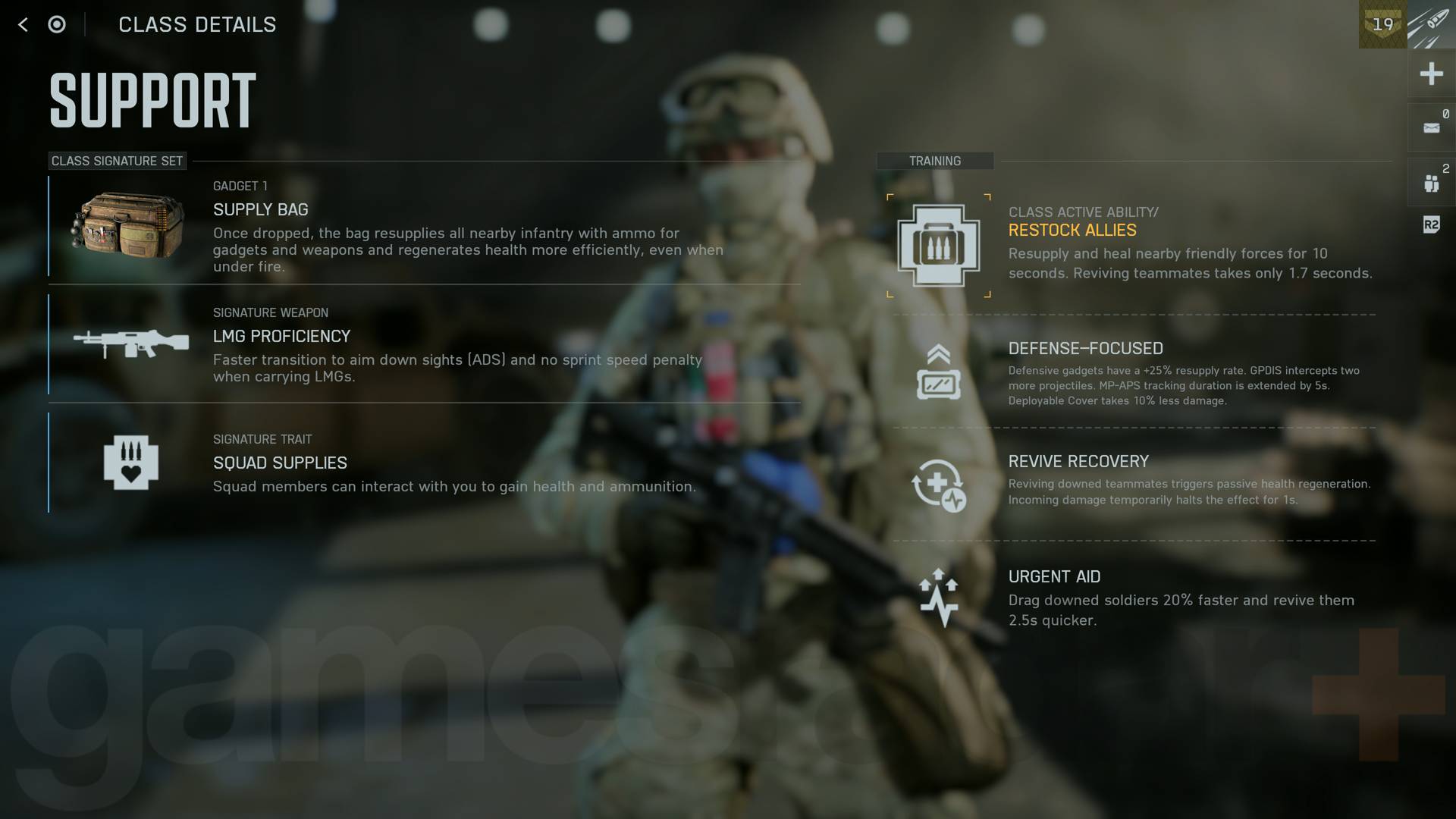The width and height of the screenshot is (1456, 819).
Task: Expand the Training section header
Action: 934,161
